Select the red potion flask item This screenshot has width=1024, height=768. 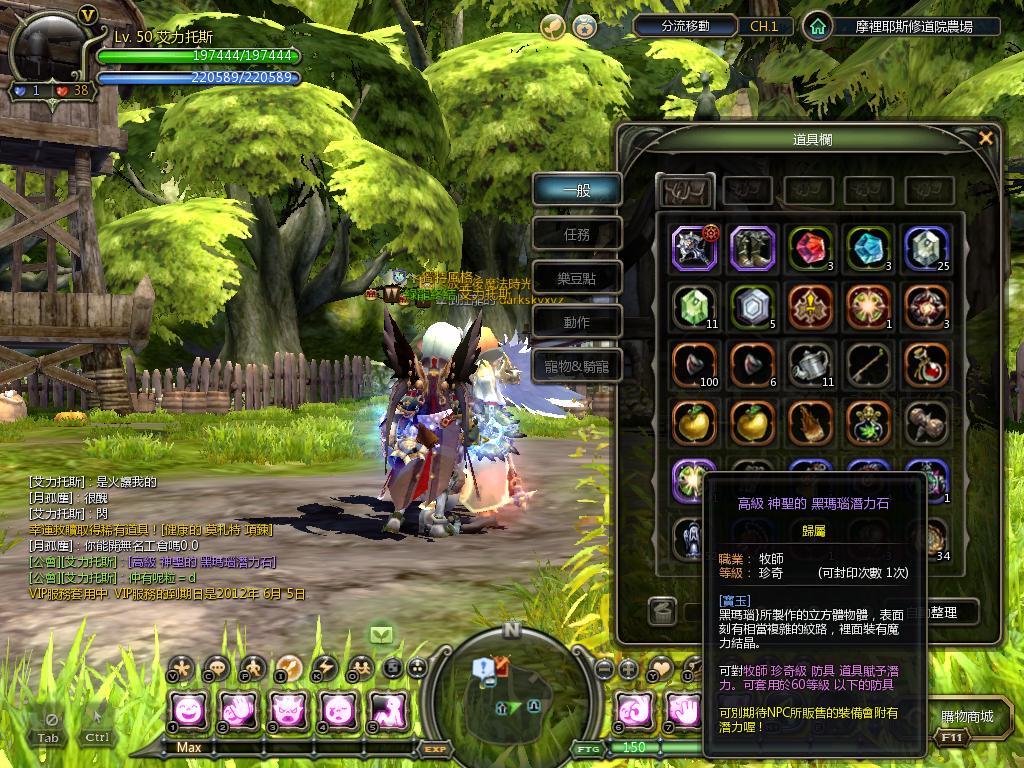[x=926, y=364]
